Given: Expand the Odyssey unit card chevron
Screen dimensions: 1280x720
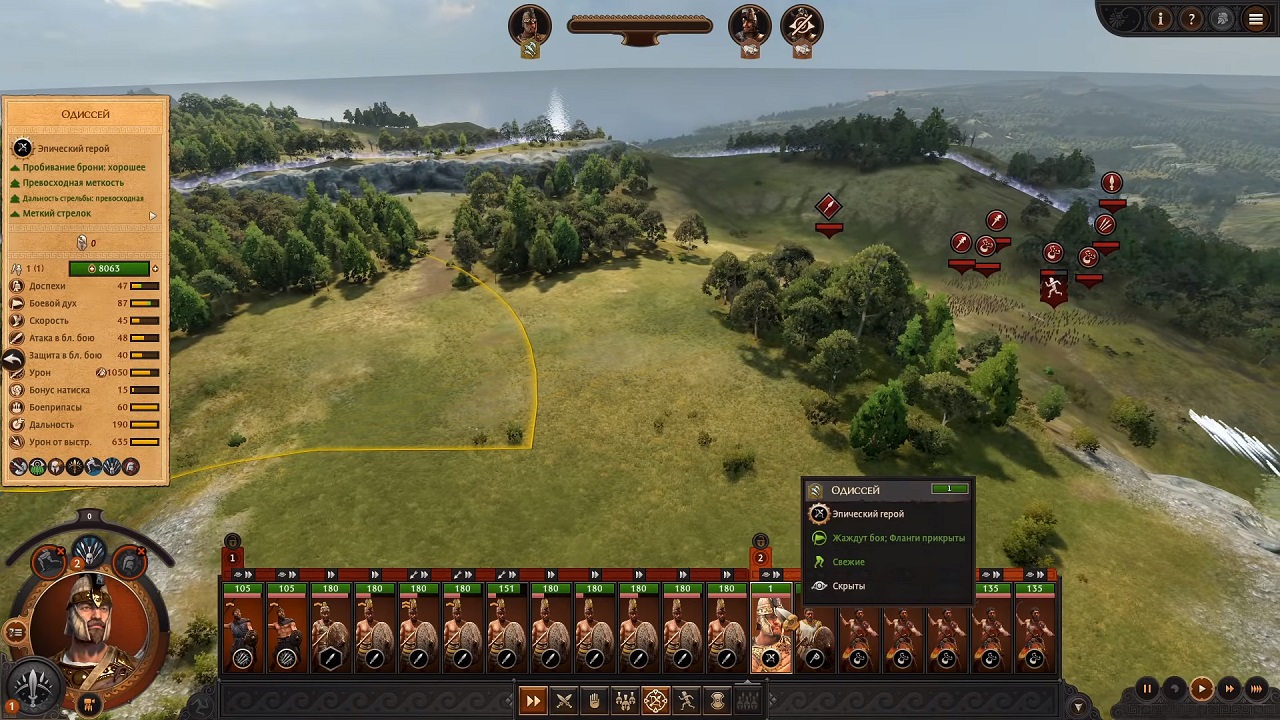Looking at the screenshot, I should click(x=777, y=574).
